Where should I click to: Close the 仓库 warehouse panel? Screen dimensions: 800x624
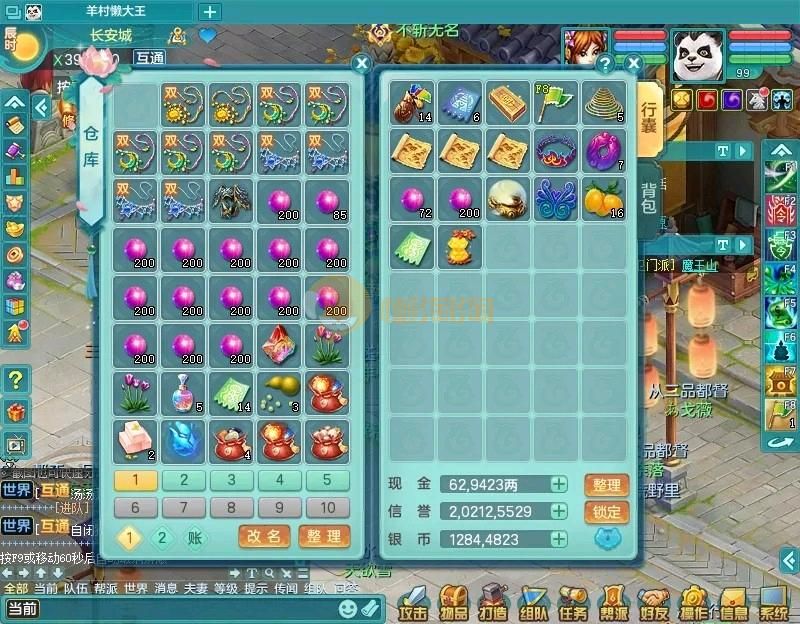[362, 62]
